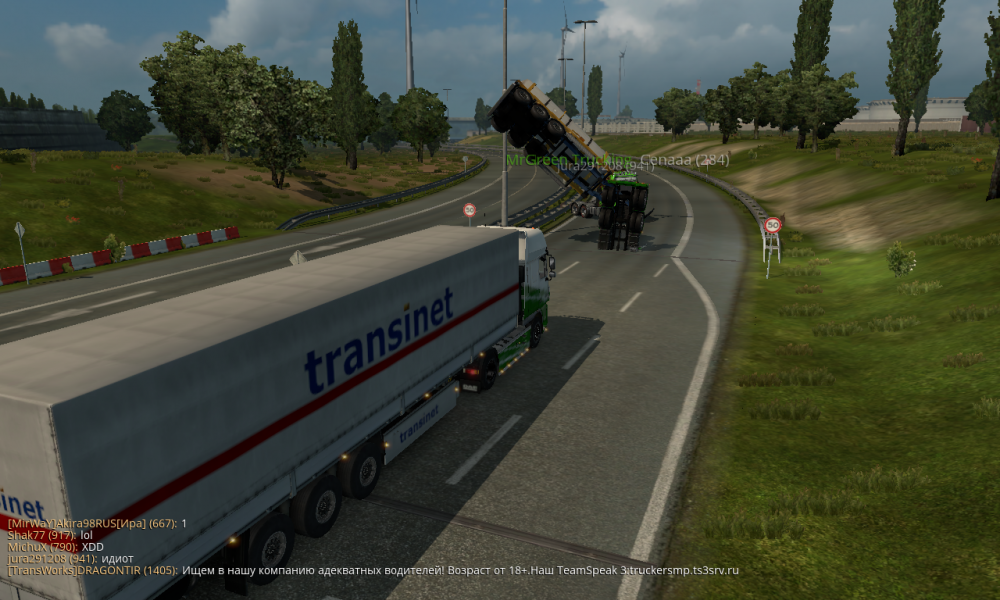Screen dimensions: 1000x600
Task: Open DRAGONTIR's recruitment chat message
Action: (372, 571)
